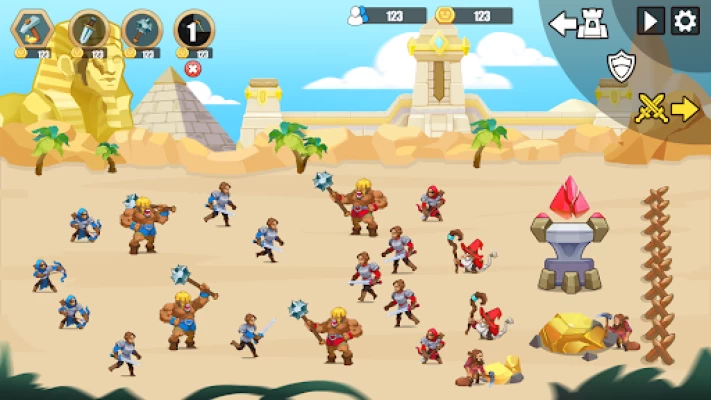Image resolution: width=711 pixels, height=400 pixels.
Task: Select the hammer upgrade icon
Action: [33, 28]
